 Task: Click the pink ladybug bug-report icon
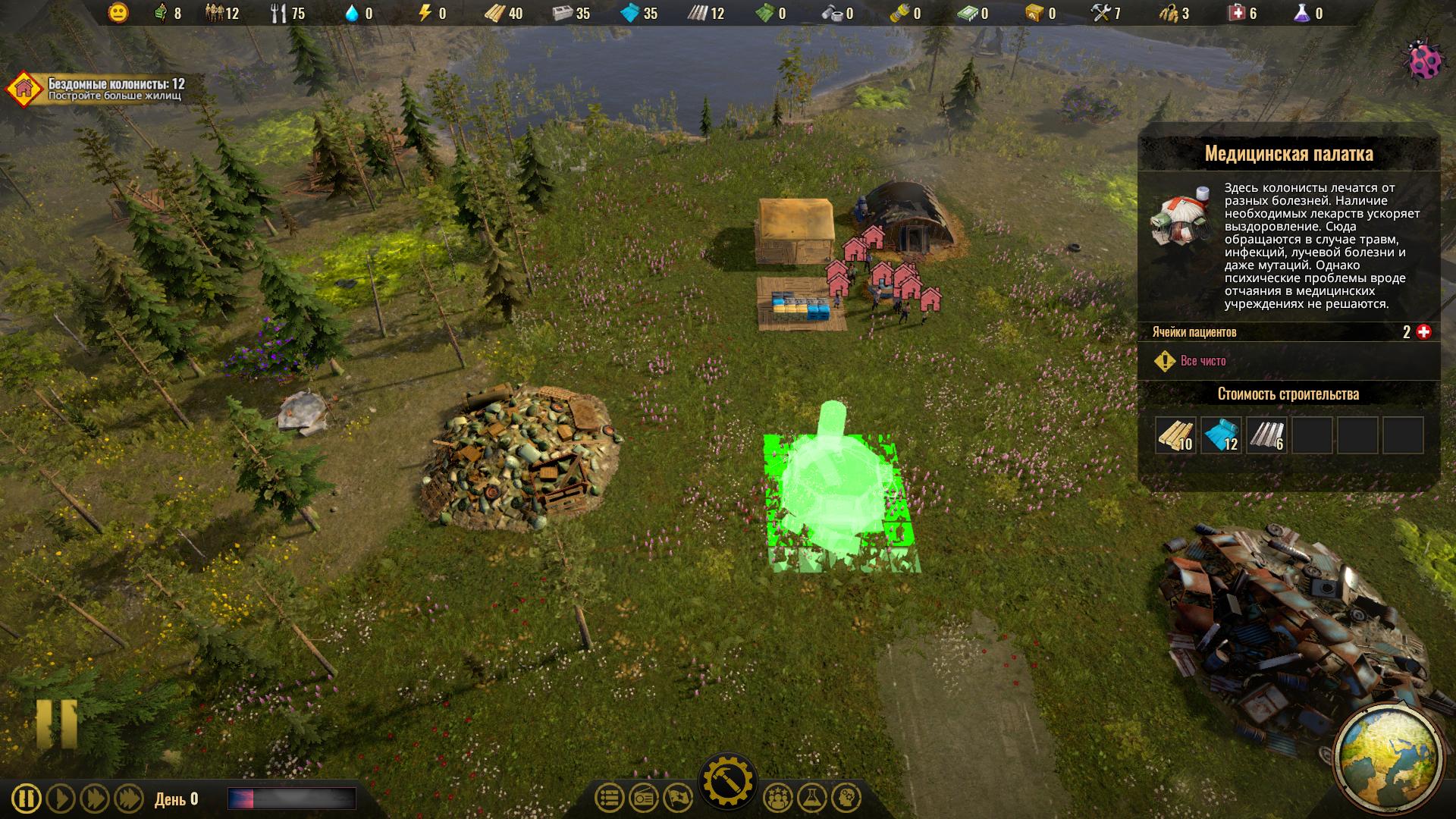tap(1426, 61)
